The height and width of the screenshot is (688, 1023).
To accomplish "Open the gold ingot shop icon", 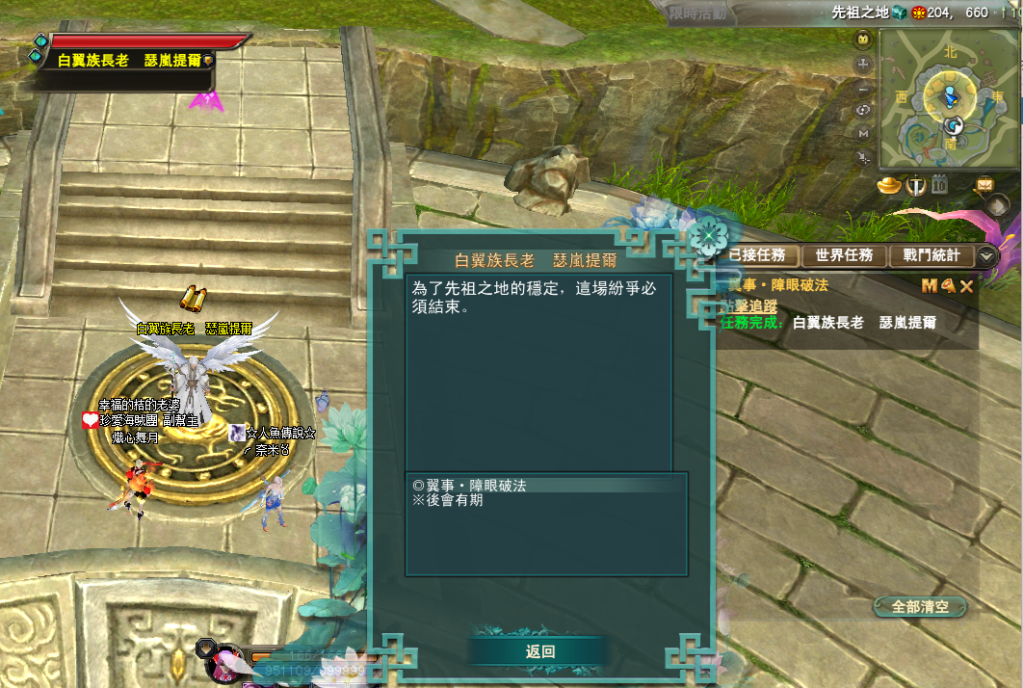I will 890,185.
